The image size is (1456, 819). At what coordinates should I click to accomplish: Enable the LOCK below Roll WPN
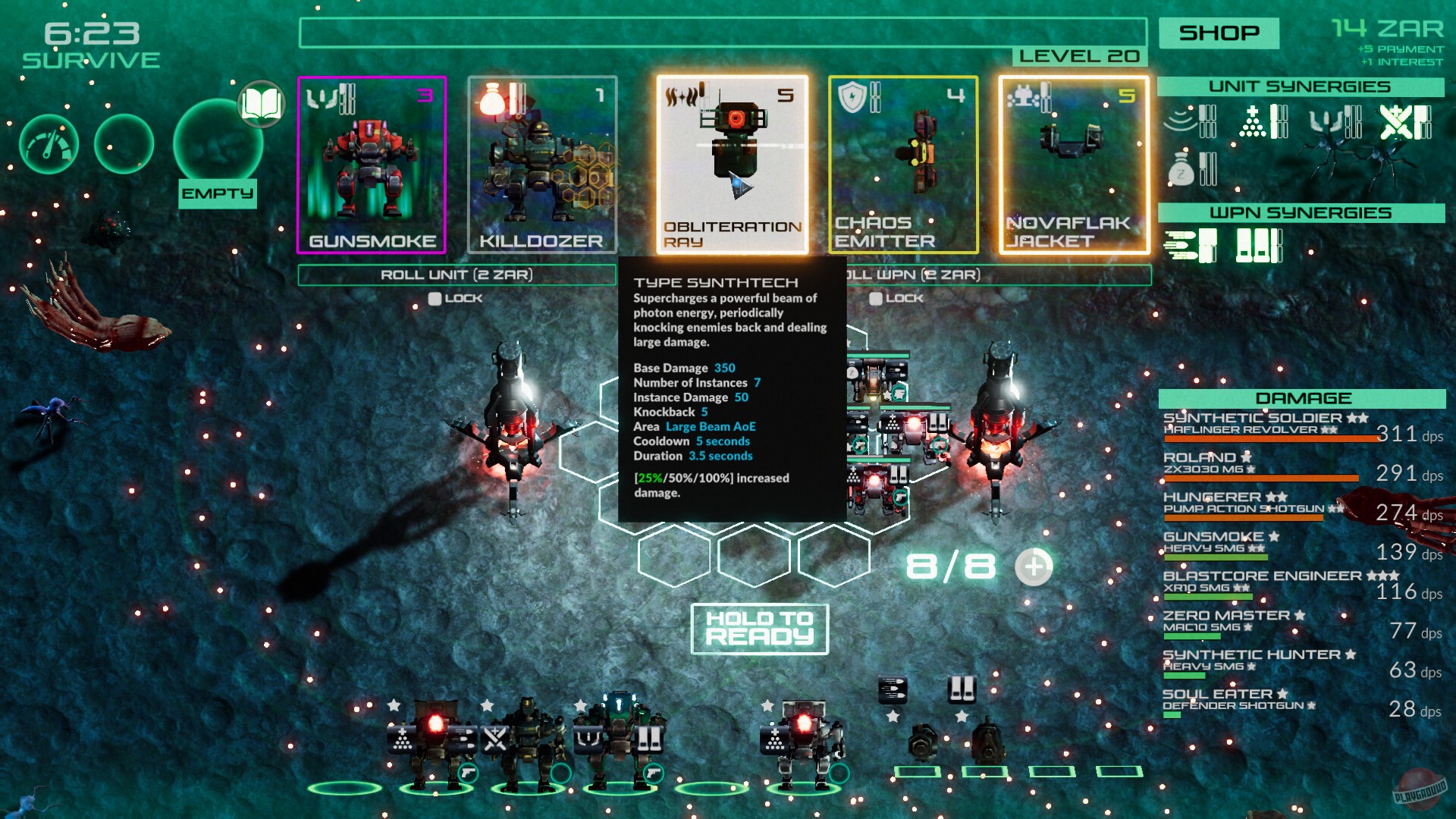point(876,300)
